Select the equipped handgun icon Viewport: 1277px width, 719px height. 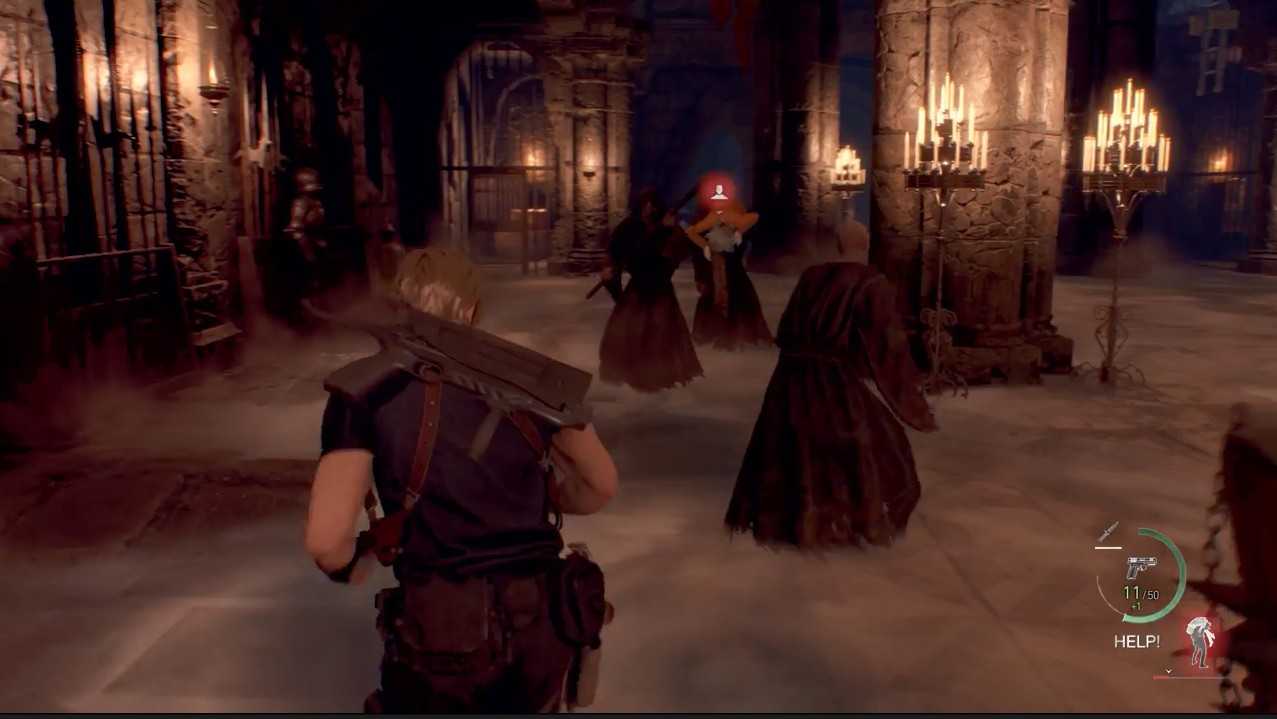pyautogui.click(x=1141, y=566)
